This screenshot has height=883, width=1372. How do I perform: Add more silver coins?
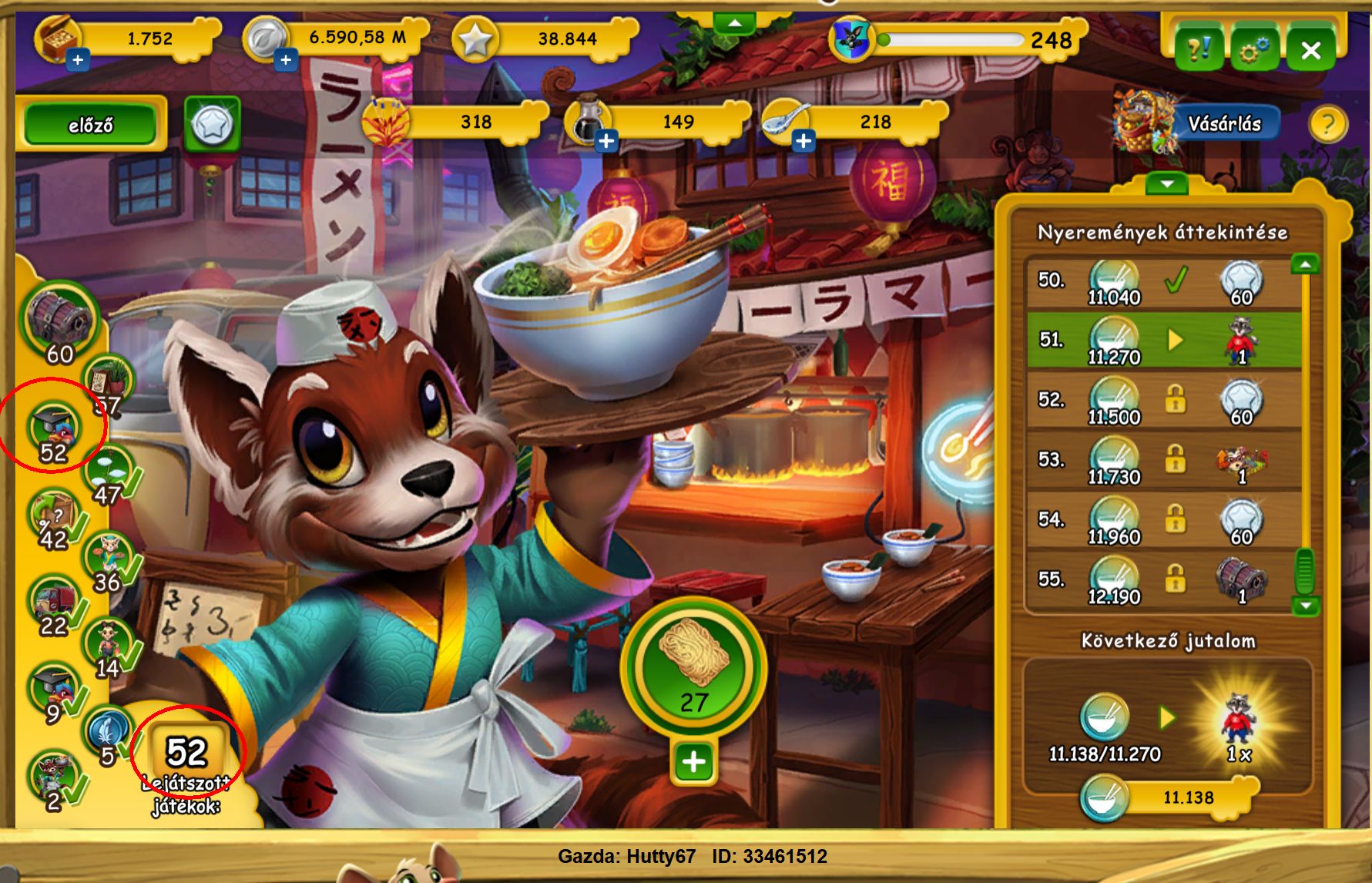[x=286, y=59]
